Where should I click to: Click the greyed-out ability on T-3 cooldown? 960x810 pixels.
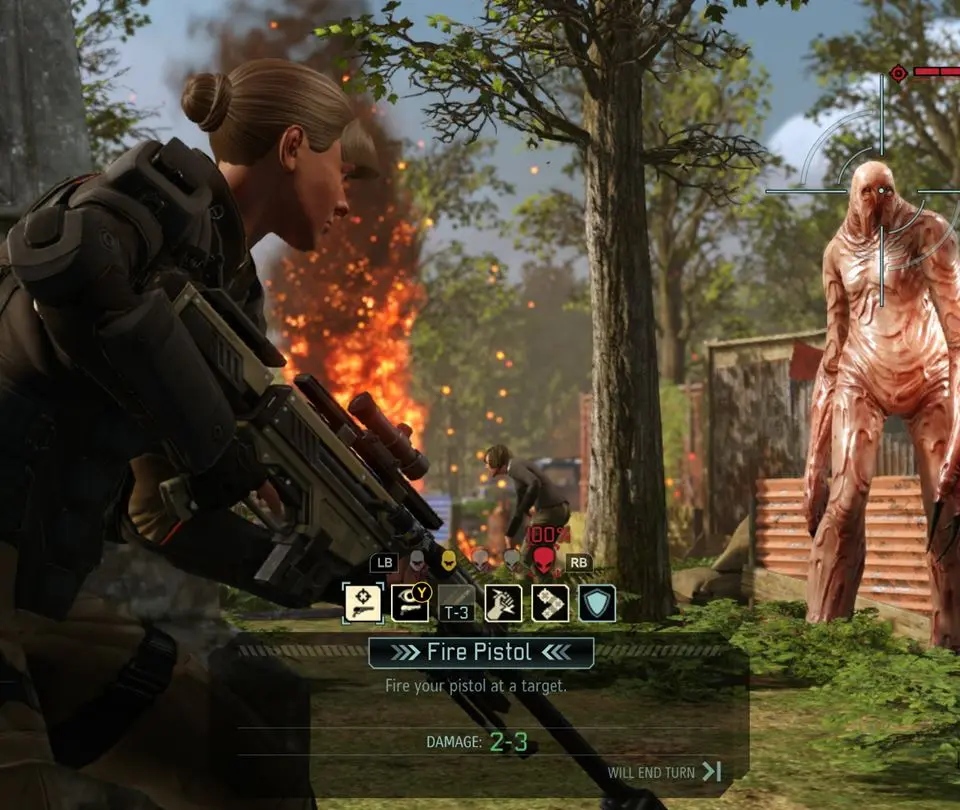click(x=457, y=603)
